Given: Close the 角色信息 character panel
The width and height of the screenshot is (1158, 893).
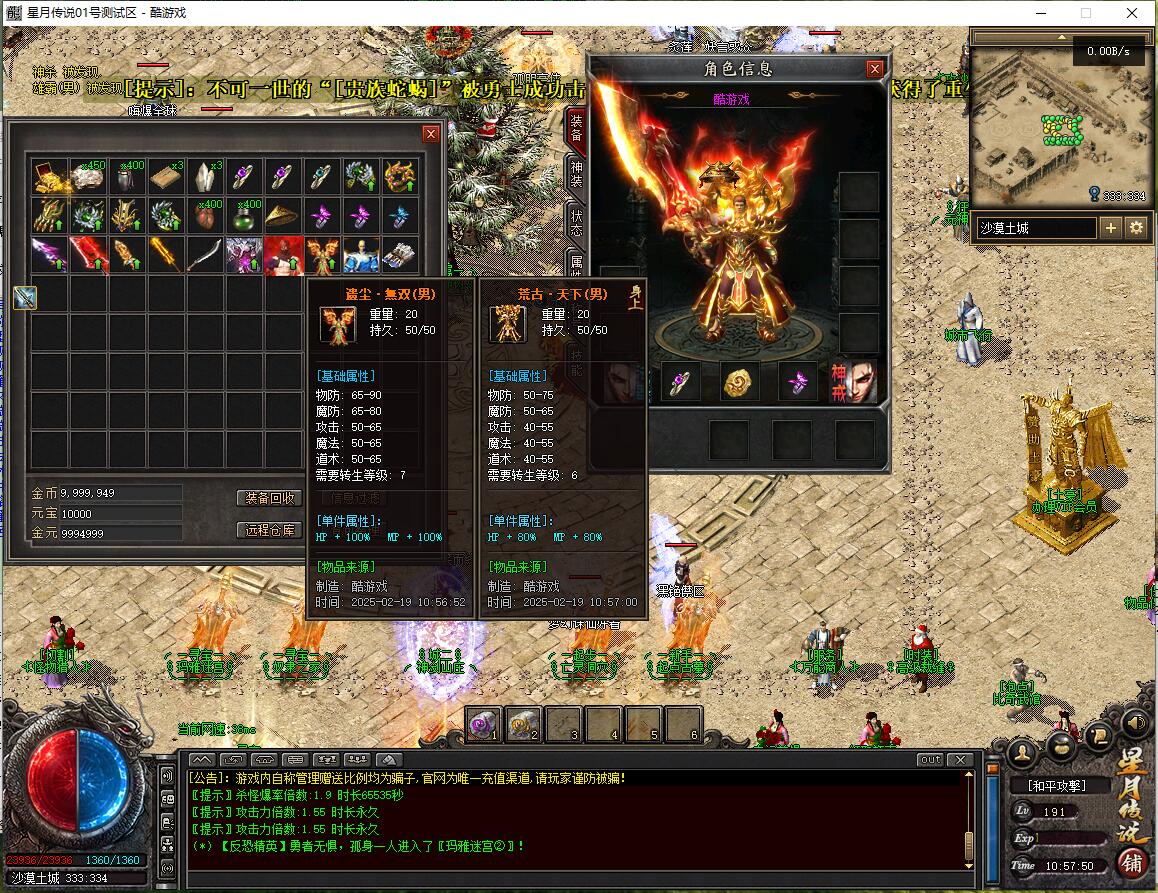Looking at the screenshot, I should tap(875, 69).
